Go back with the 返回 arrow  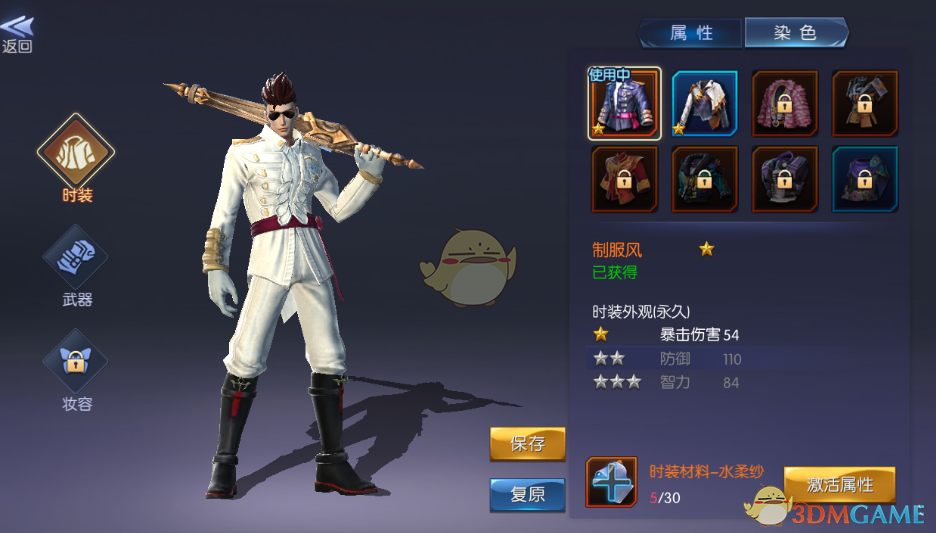(17, 33)
